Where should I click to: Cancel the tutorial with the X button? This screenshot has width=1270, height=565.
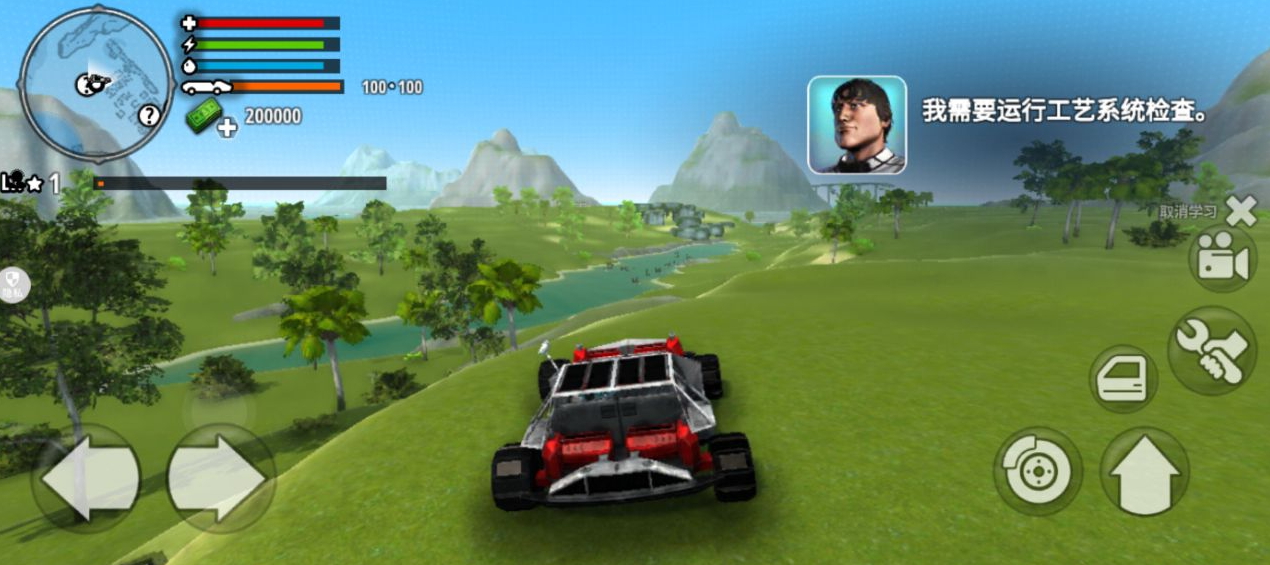coord(1241,211)
